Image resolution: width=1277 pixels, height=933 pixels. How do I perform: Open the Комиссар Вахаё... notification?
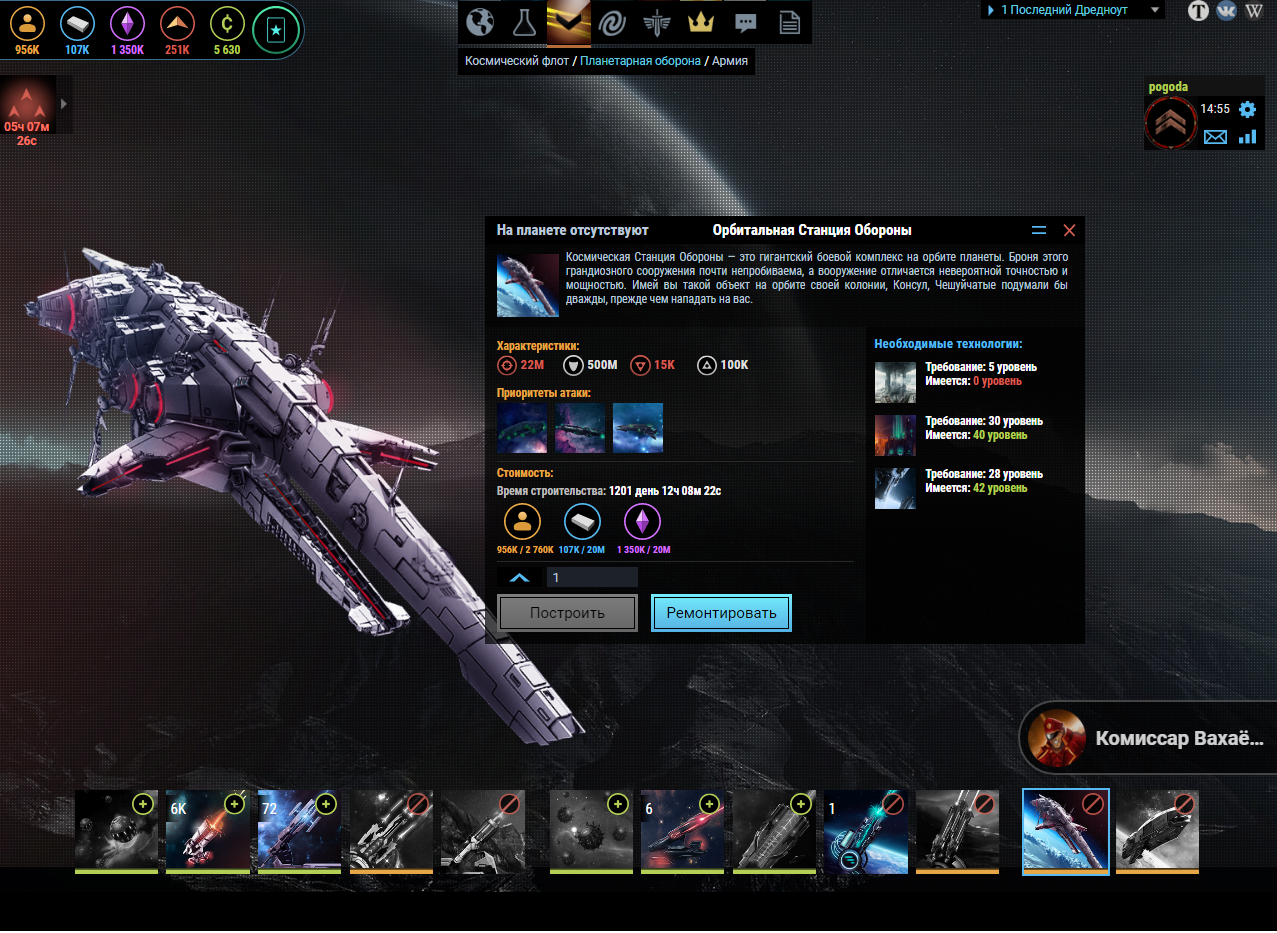point(1150,739)
